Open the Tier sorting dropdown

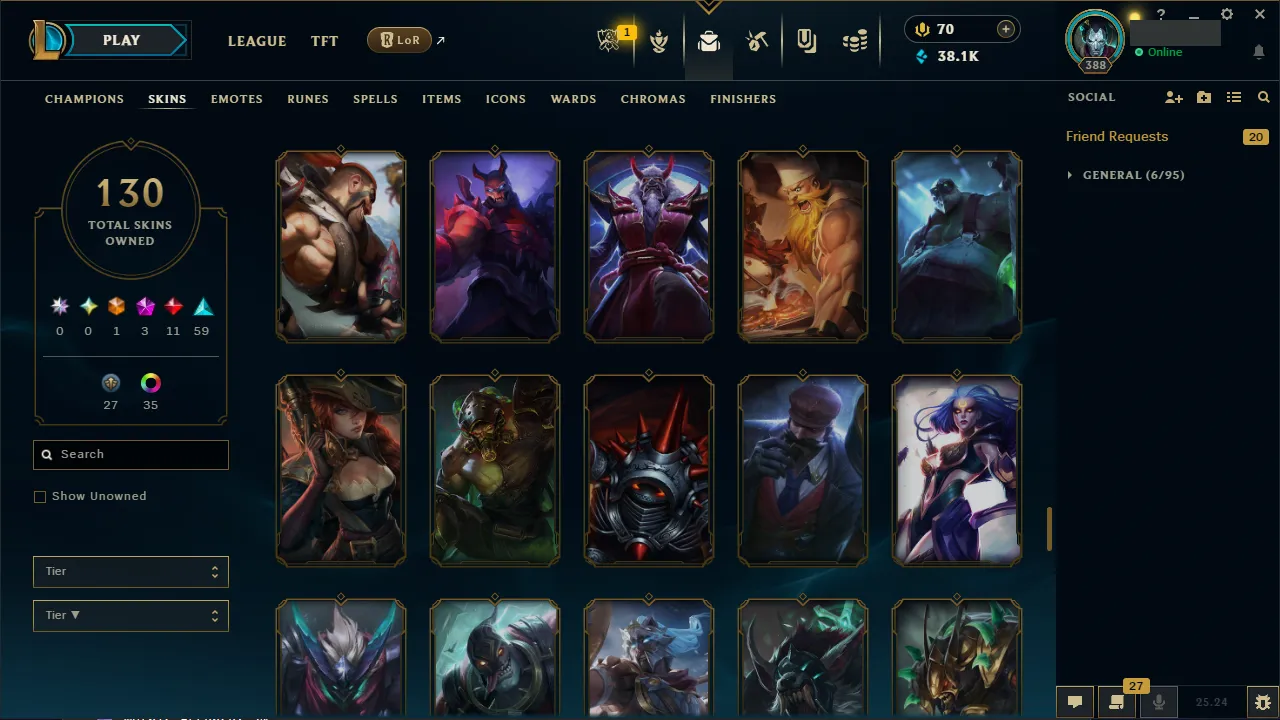point(130,615)
